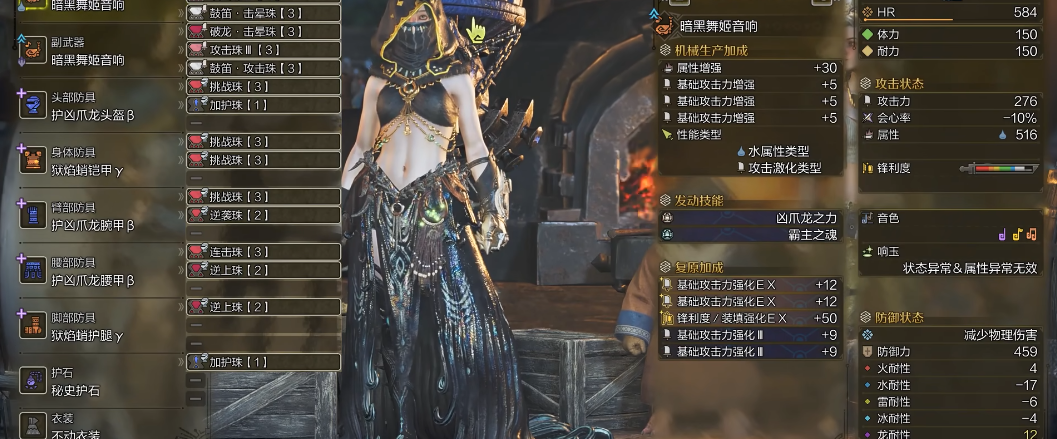Select the 连击珠 decoration slot
The width and height of the screenshot is (1057, 439).
click(264, 251)
